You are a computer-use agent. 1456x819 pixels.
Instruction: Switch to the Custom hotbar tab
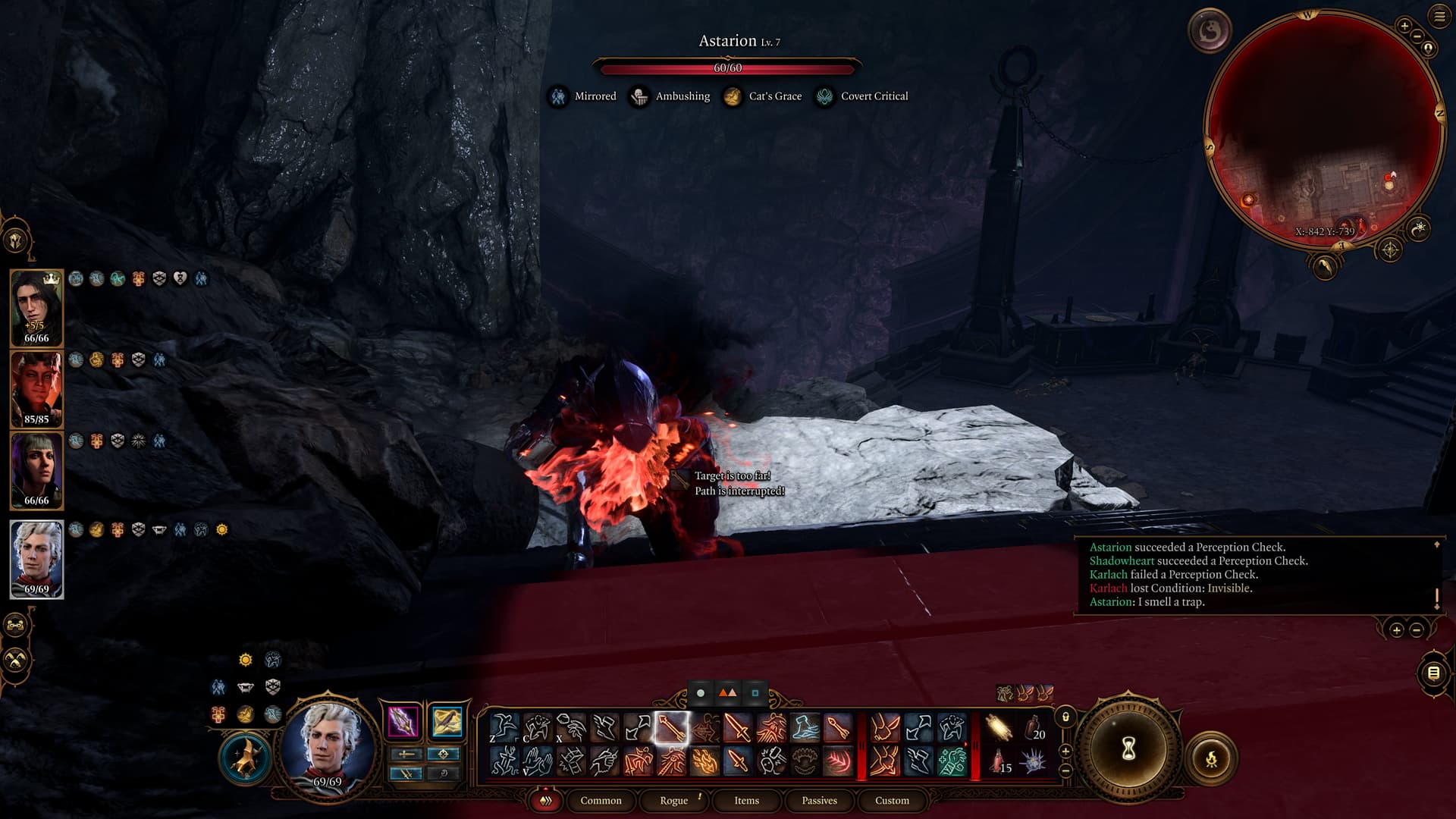(x=892, y=800)
